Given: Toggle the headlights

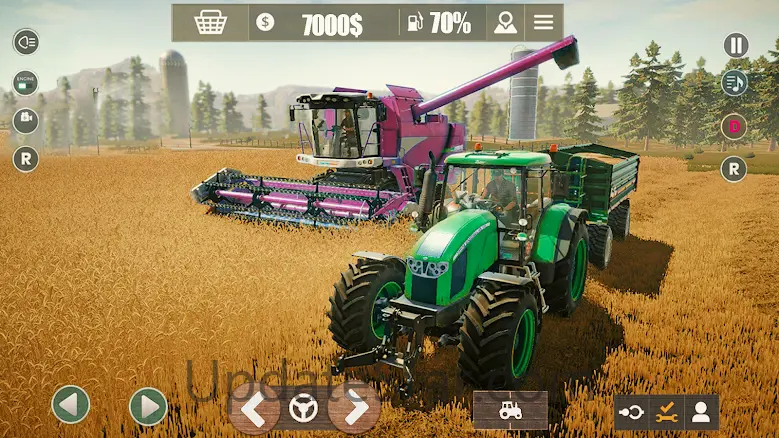Looking at the screenshot, I should coord(25,41).
